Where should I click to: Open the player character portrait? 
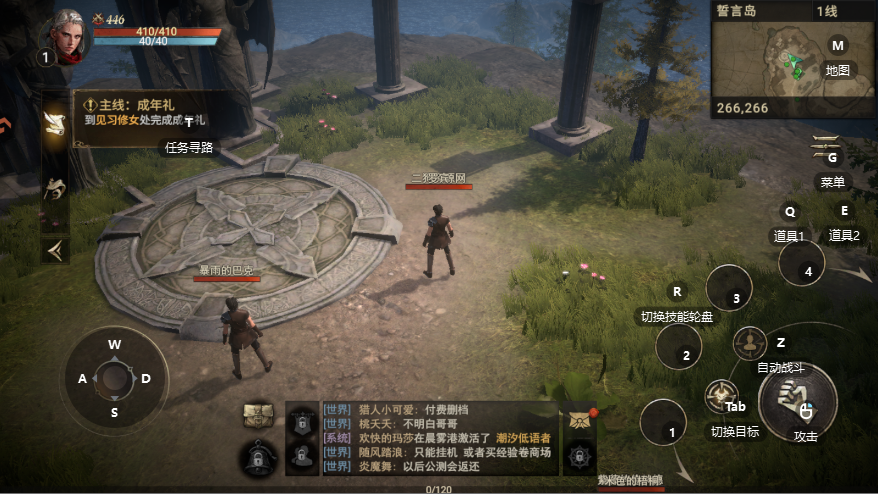click(67, 37)
